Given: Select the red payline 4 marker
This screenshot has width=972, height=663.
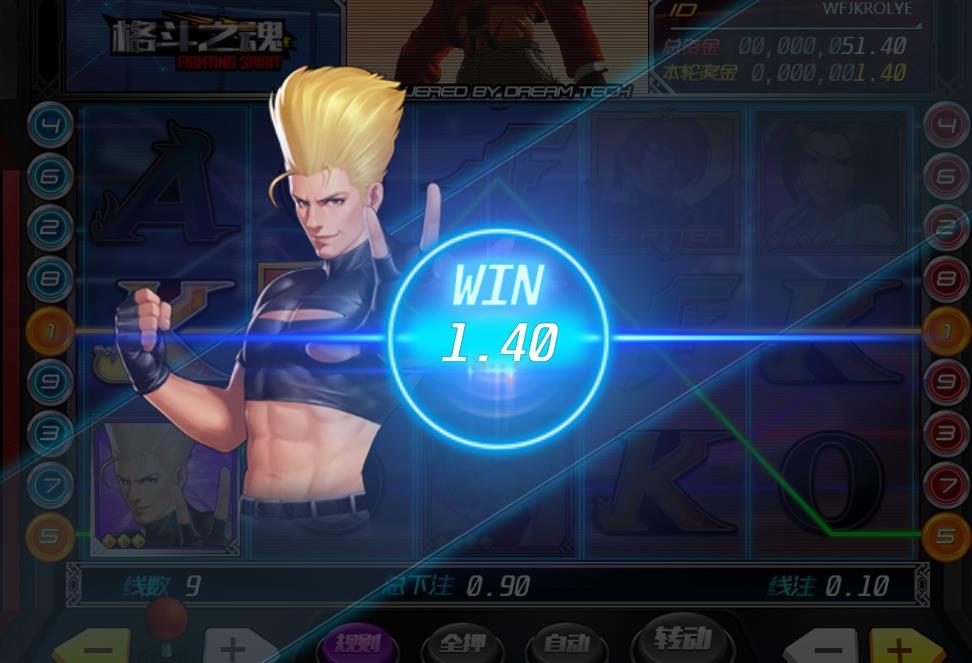Looking at the screenshot, I should click(945, 126).
